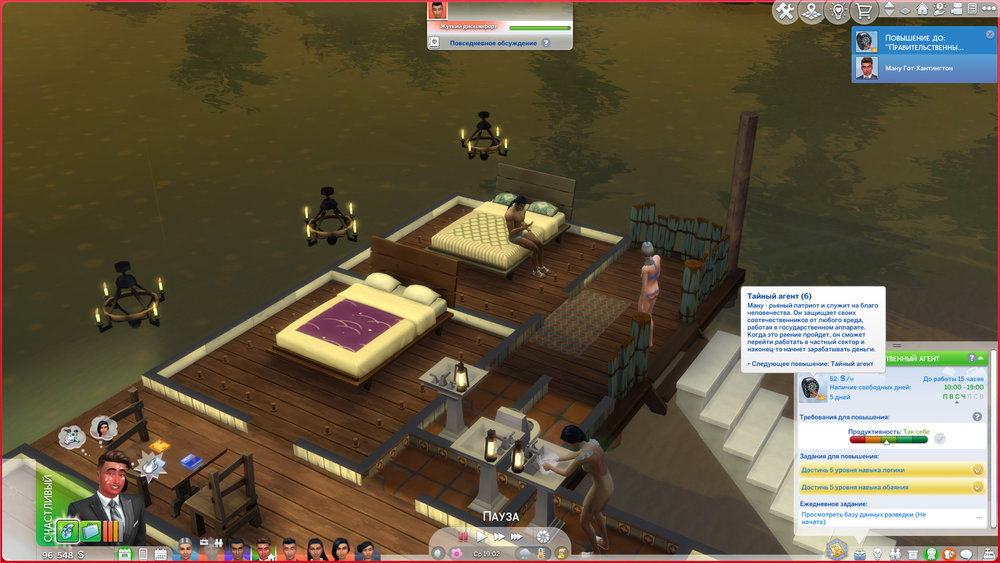Open Build Mode with the tools icon
This screenshot has height=563, width=1000.
click(785, 11)
